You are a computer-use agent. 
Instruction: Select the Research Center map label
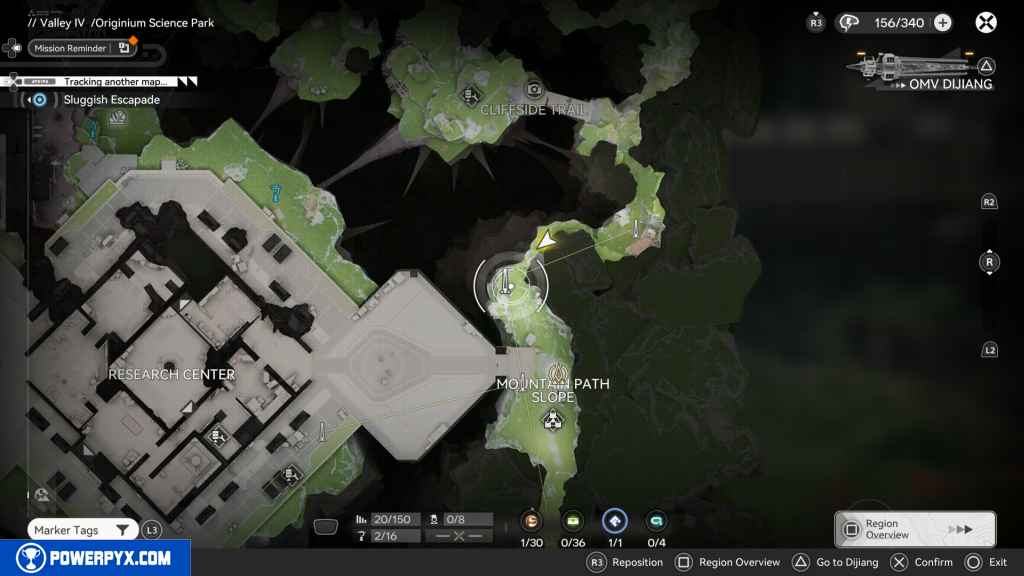[x=171, y=374]
